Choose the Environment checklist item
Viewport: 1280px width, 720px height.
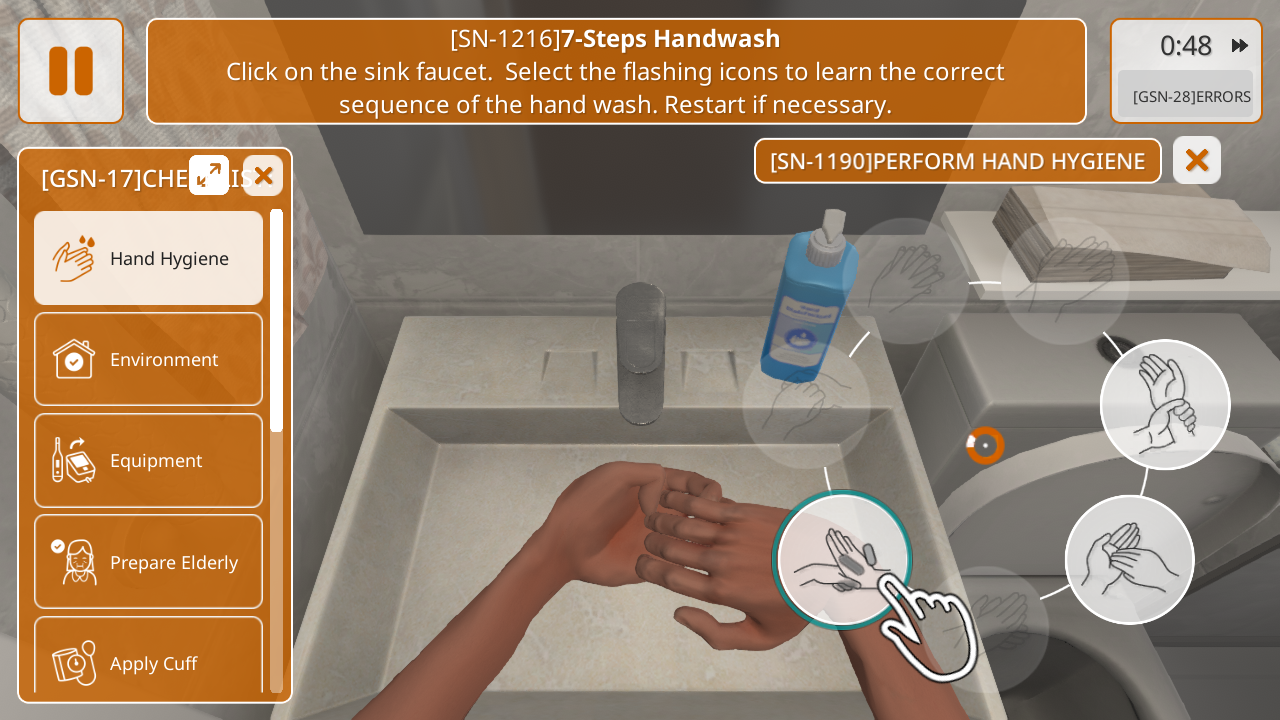149,359
